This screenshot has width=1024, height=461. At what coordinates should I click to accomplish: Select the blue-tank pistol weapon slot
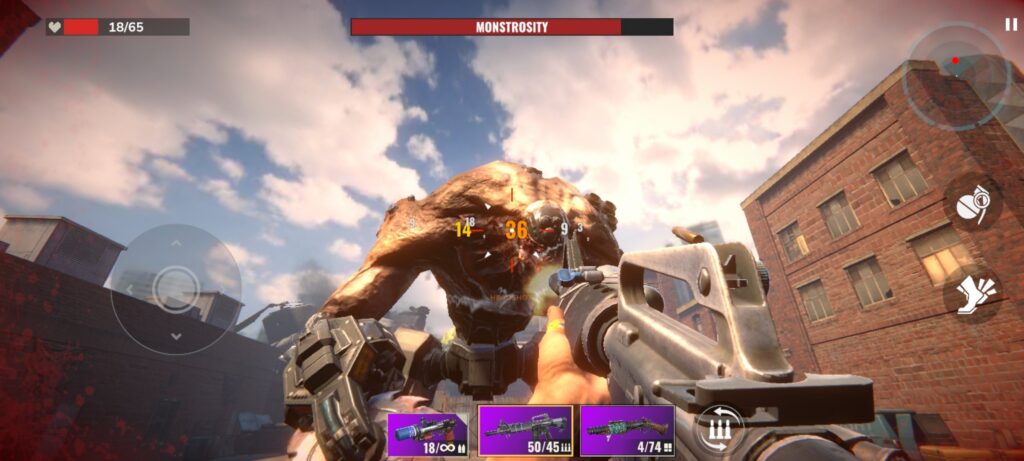tap(428, 432)
